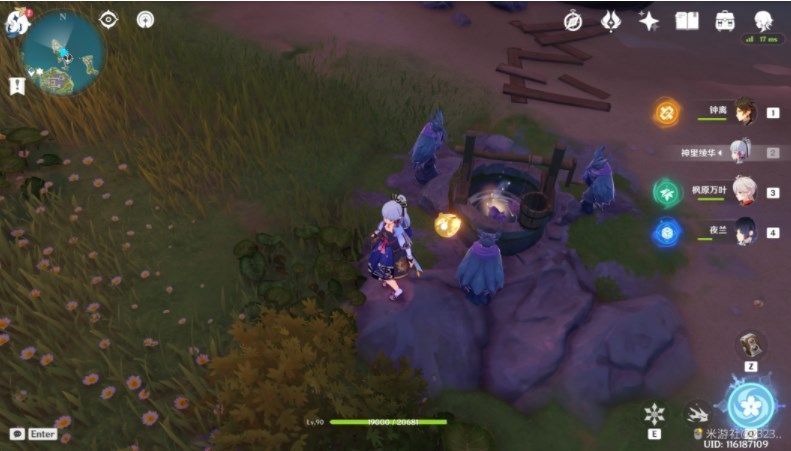Unleash the glowing cherry blossom elemental burst
791x451 pixels.
pos(750,404)
